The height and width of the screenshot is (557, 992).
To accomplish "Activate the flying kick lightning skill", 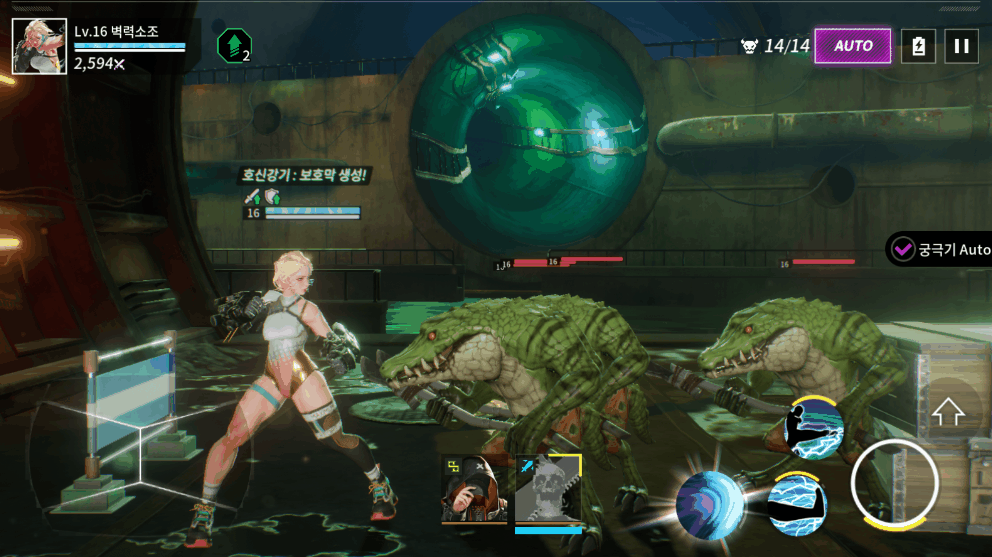I will click(x=813, y=427).
